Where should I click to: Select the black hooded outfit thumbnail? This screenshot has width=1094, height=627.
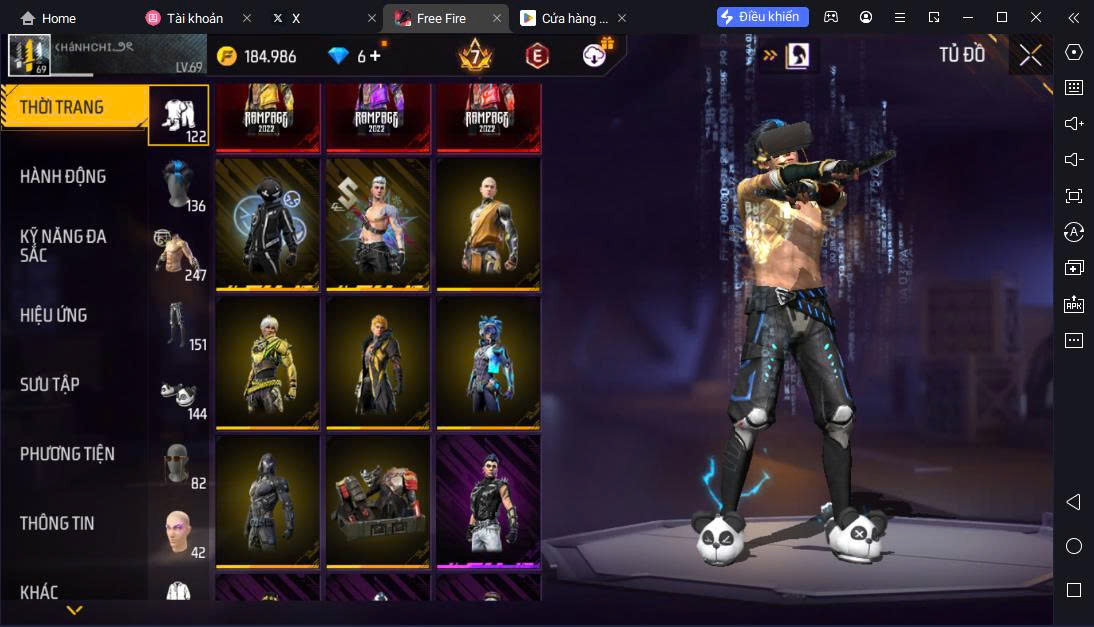(267, 223)
